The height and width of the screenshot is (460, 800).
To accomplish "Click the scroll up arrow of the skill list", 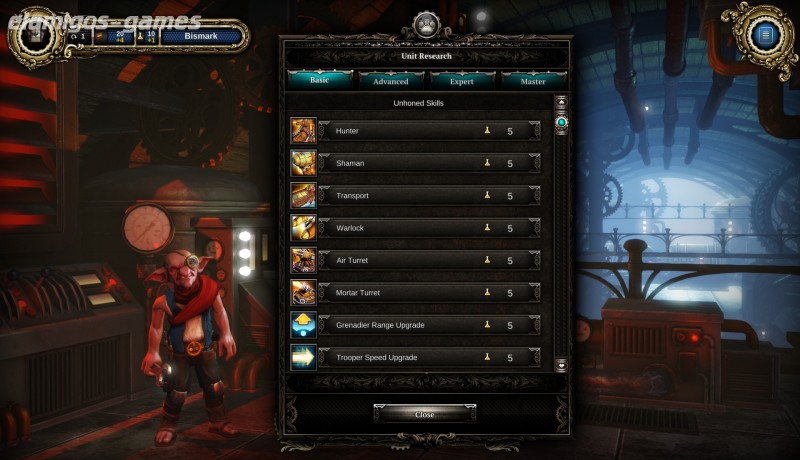I will [x=561, y=102].
